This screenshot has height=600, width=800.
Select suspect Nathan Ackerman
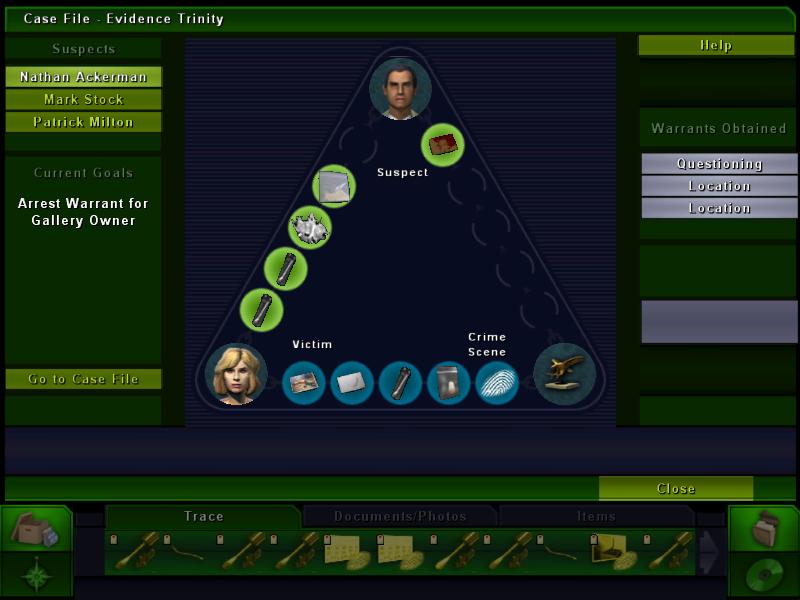tap(83, 77)
